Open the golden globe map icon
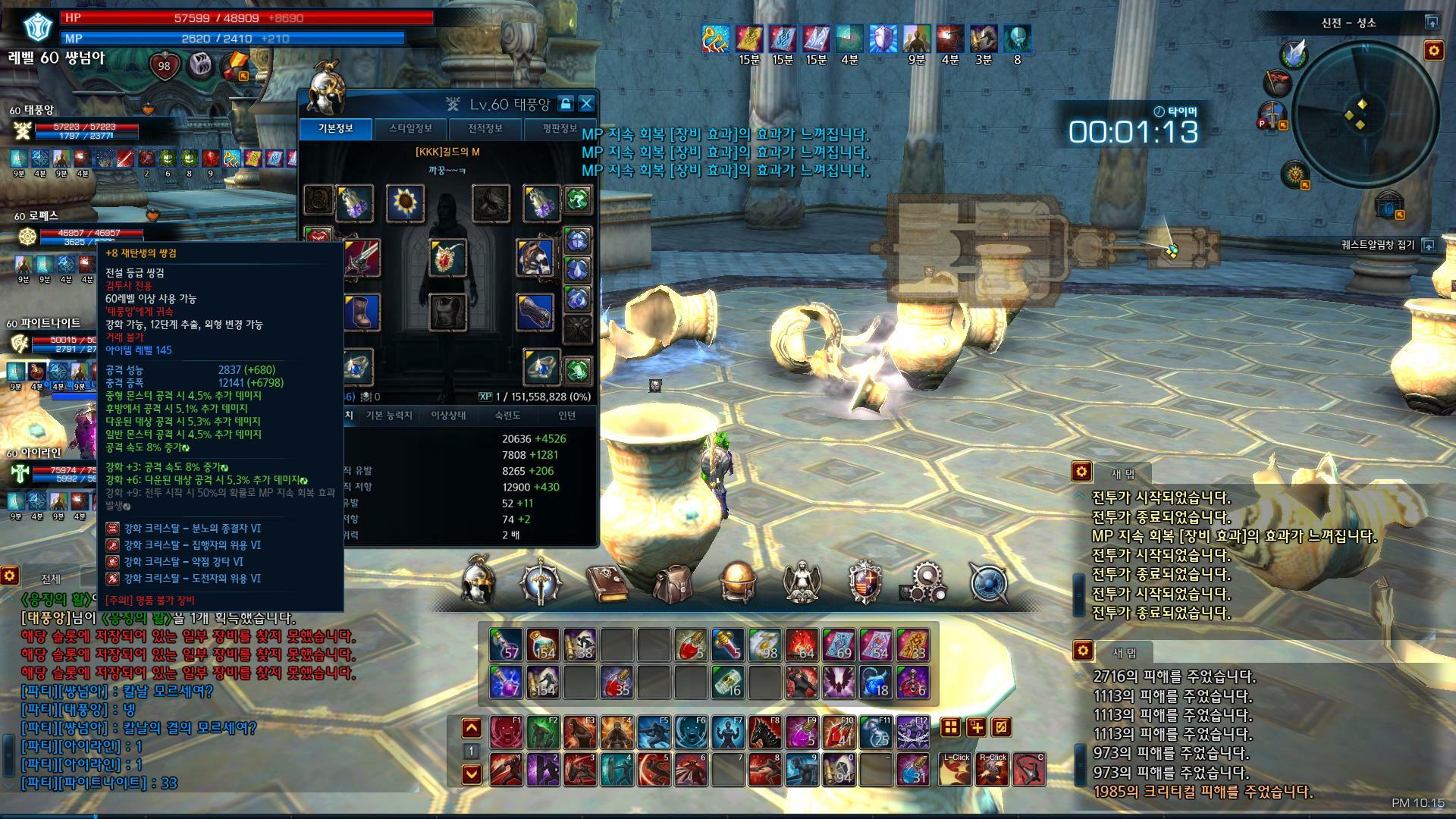The height and width of the screenshot is (819, 1456). pyautogui.click(x=736, y=582)
